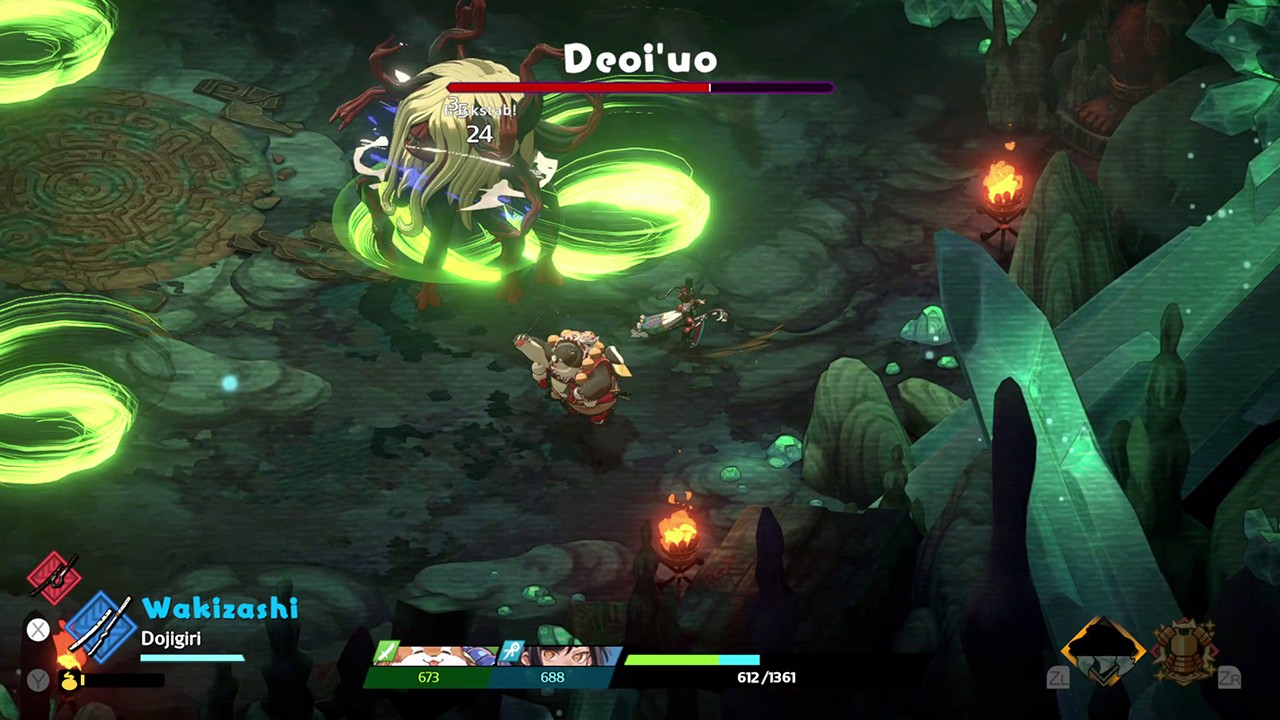This screenshot has height=720, width=1280.
Task: Activate the samurai armor skill icon
Action: (x=1184, y=651)
